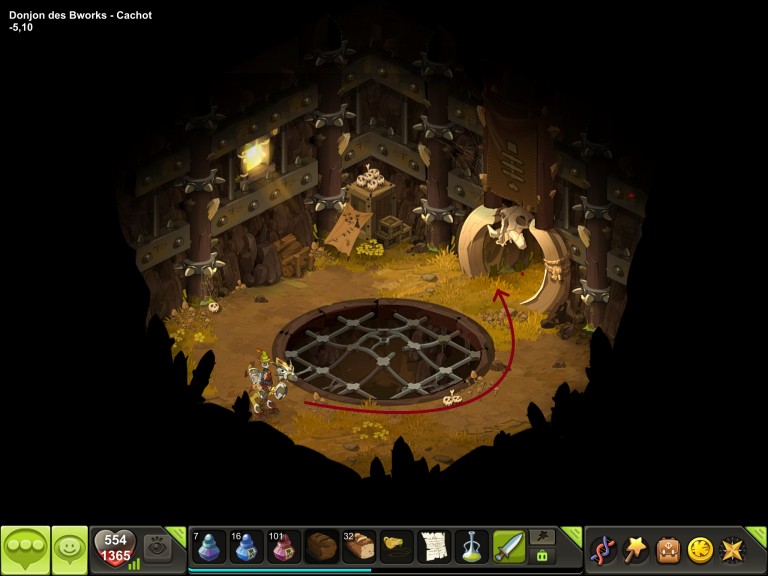Viewport: 768px width, 576px height.
Task: Select the sliced bread slot with count 32
Action: [359, 547]
